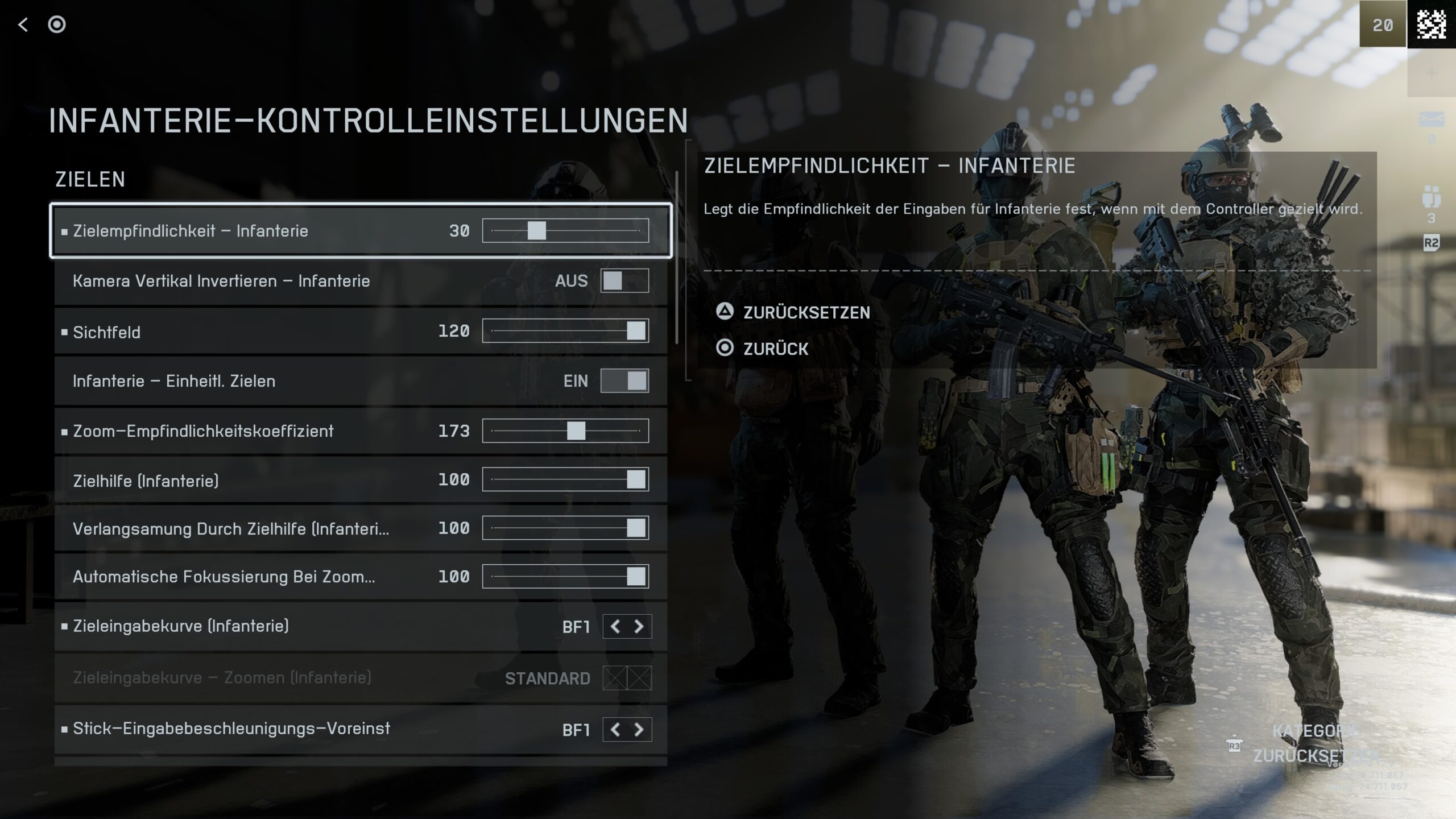
Task: Lower the Zielhilfe (Infanterie) slider
Action: coord(635,480)
